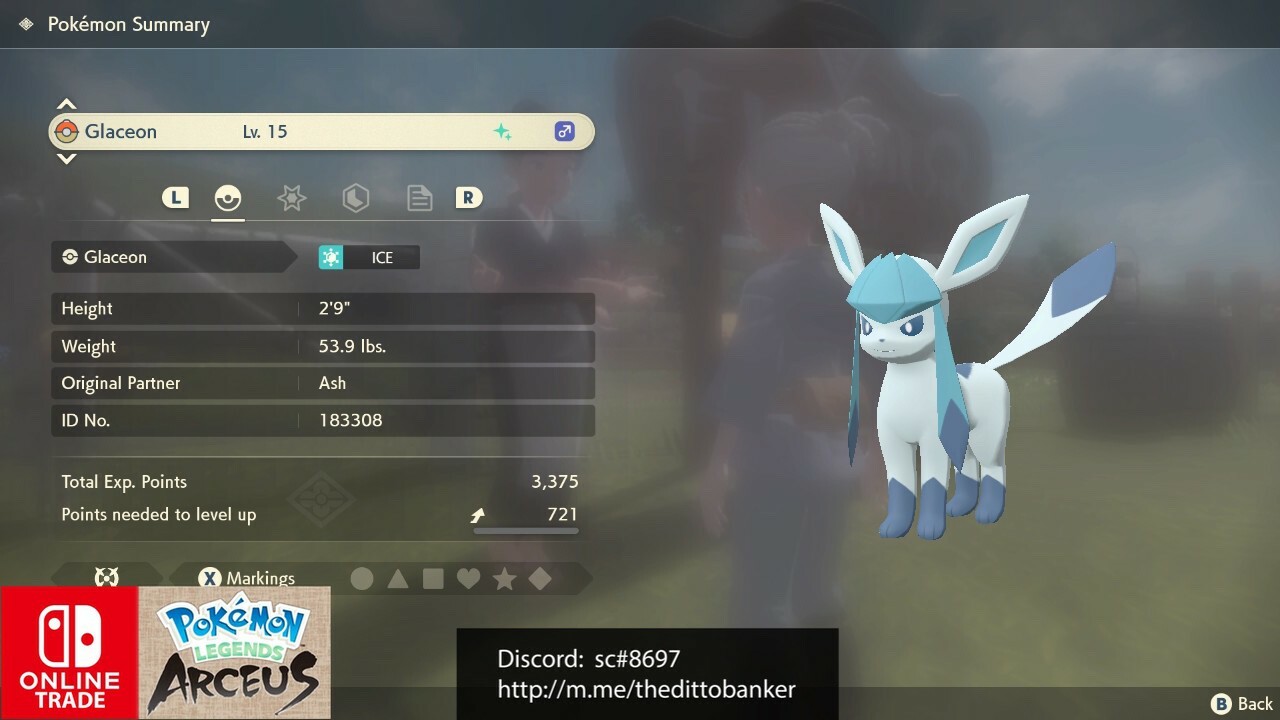The height and width of the screenshot is (720, 1280).
Task: Open the m.me/thedittobanker link
Action: pyautogui.click(x=646, y=690)
